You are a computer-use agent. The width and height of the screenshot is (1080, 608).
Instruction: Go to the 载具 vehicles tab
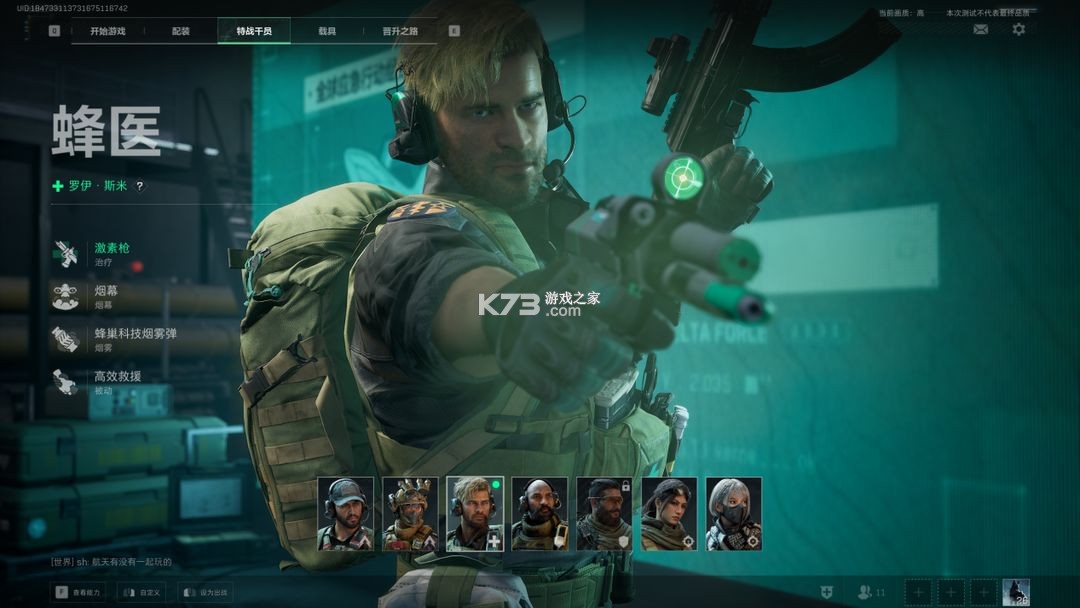327,31
